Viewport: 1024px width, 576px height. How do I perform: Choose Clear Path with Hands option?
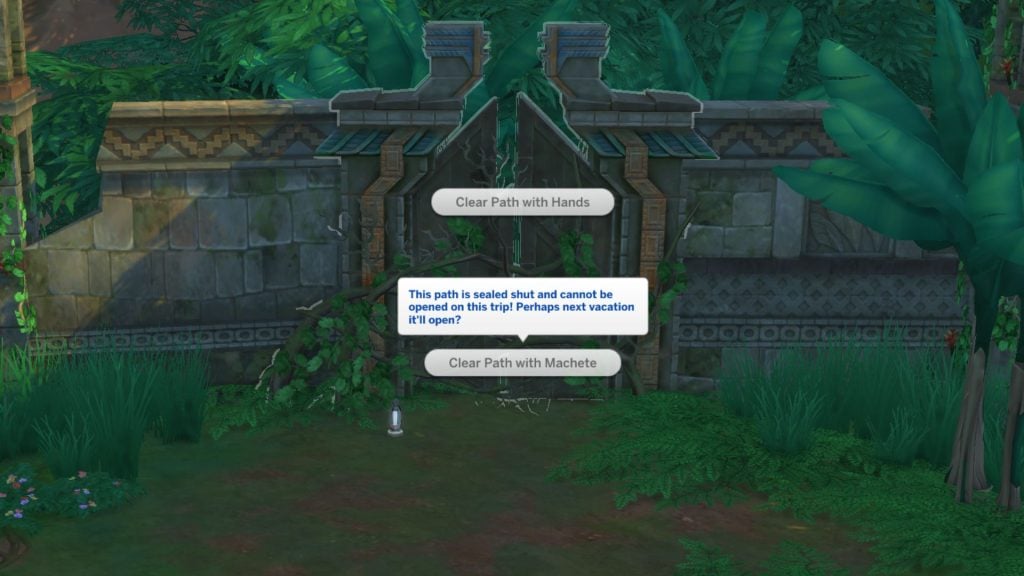522,202
